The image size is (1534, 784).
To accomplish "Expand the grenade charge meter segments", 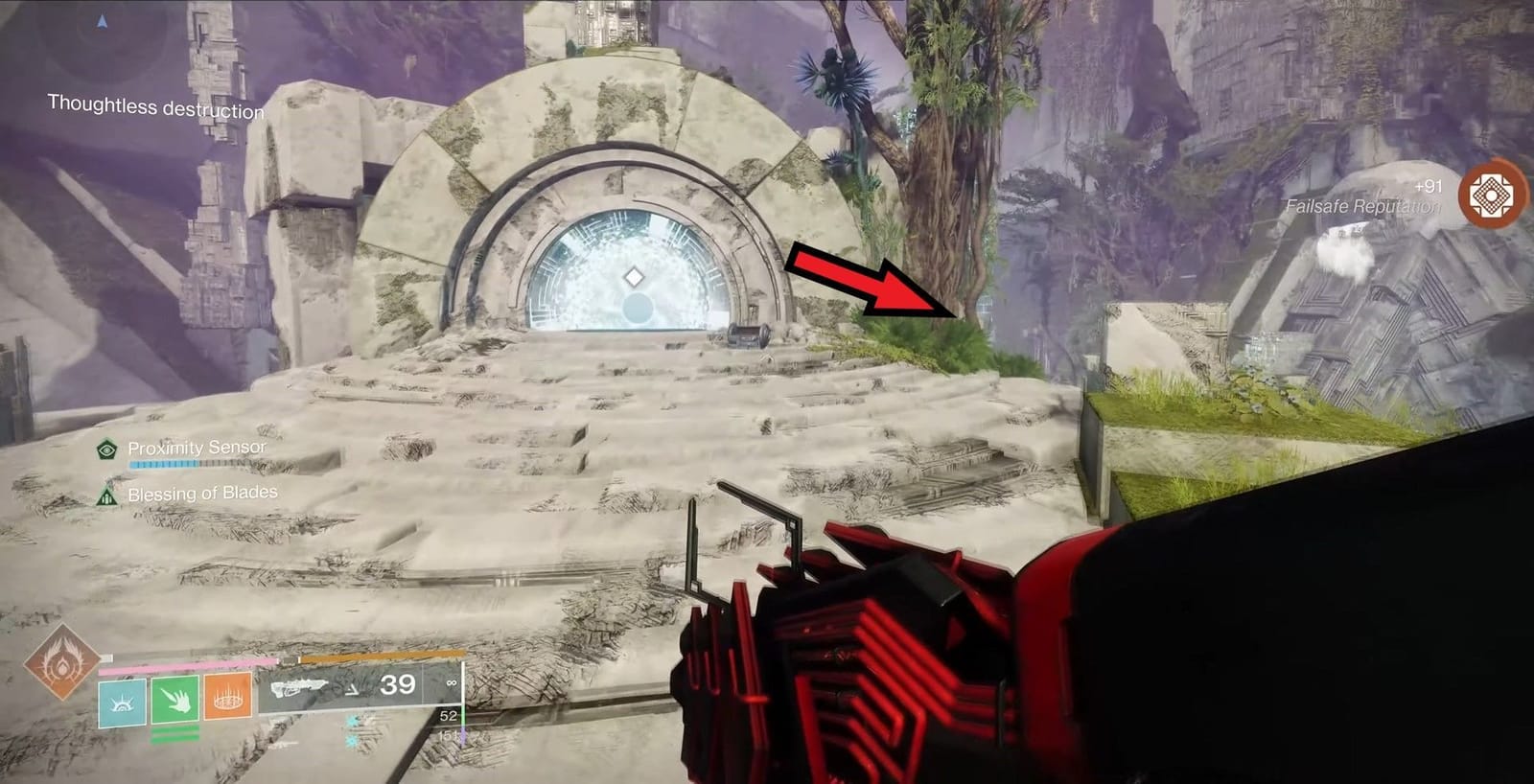I will 175,734.
